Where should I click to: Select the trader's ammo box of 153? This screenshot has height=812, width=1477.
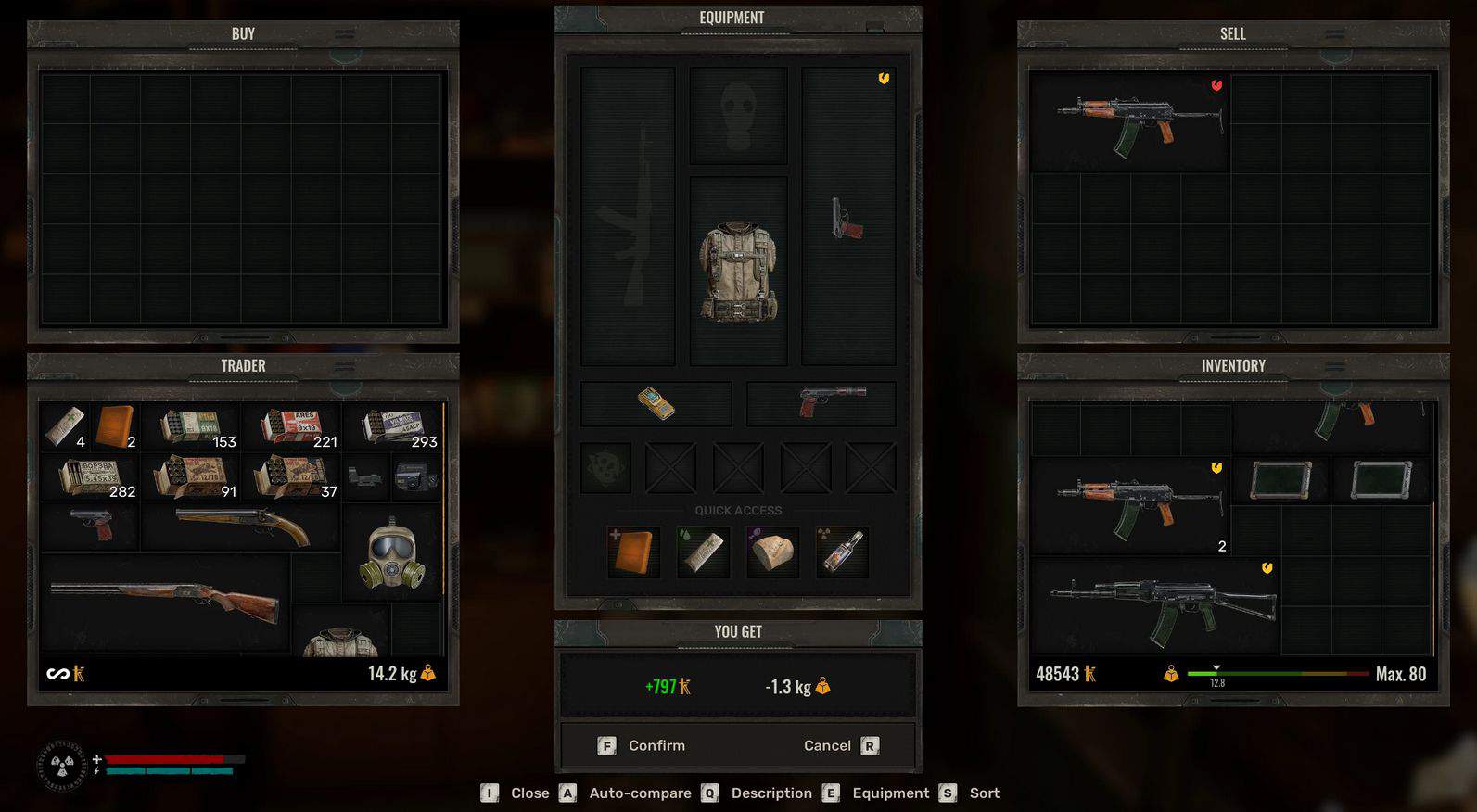coord(192,426)
